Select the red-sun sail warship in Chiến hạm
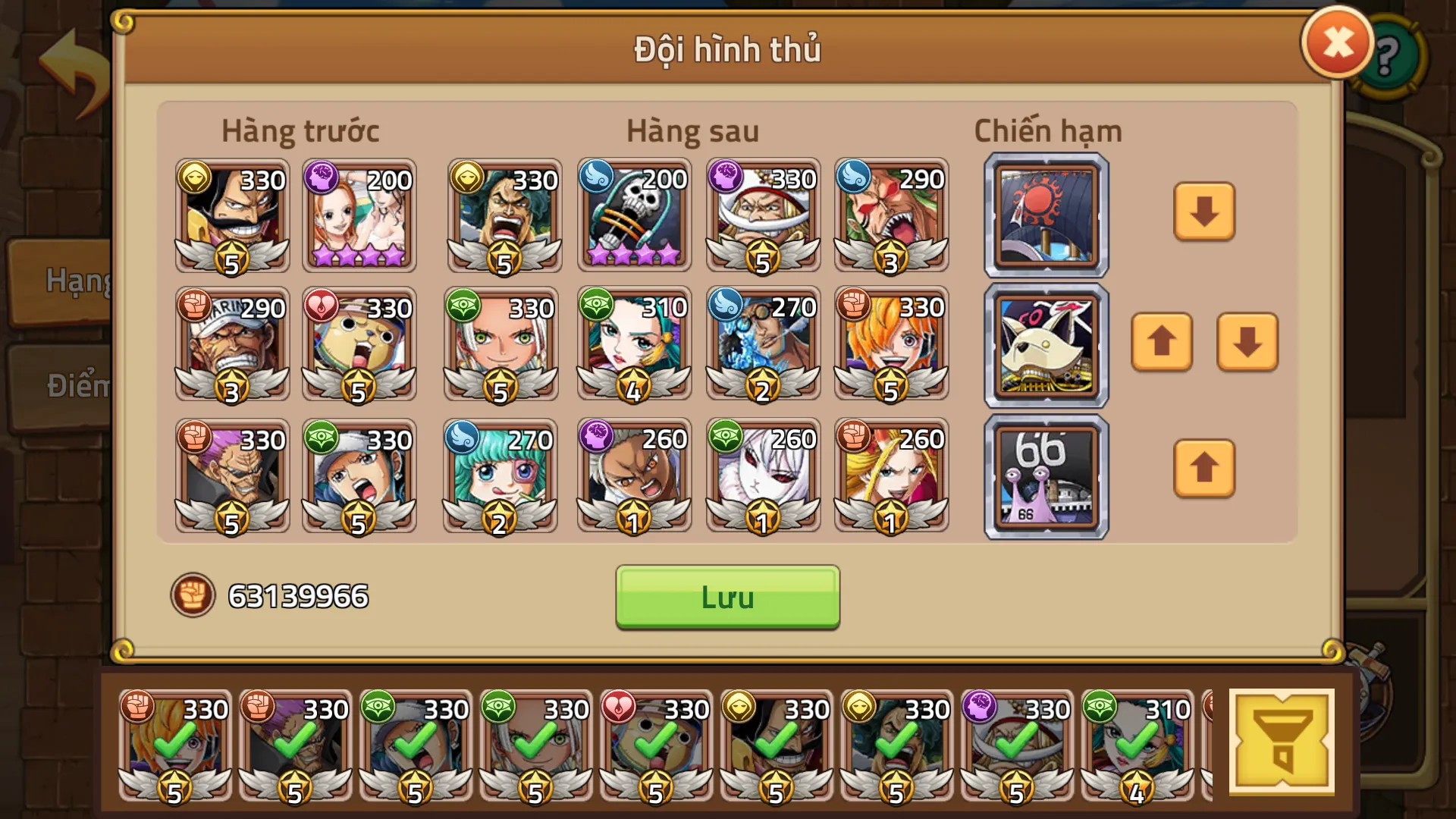1456x819 pixels. coord(1044,216)
